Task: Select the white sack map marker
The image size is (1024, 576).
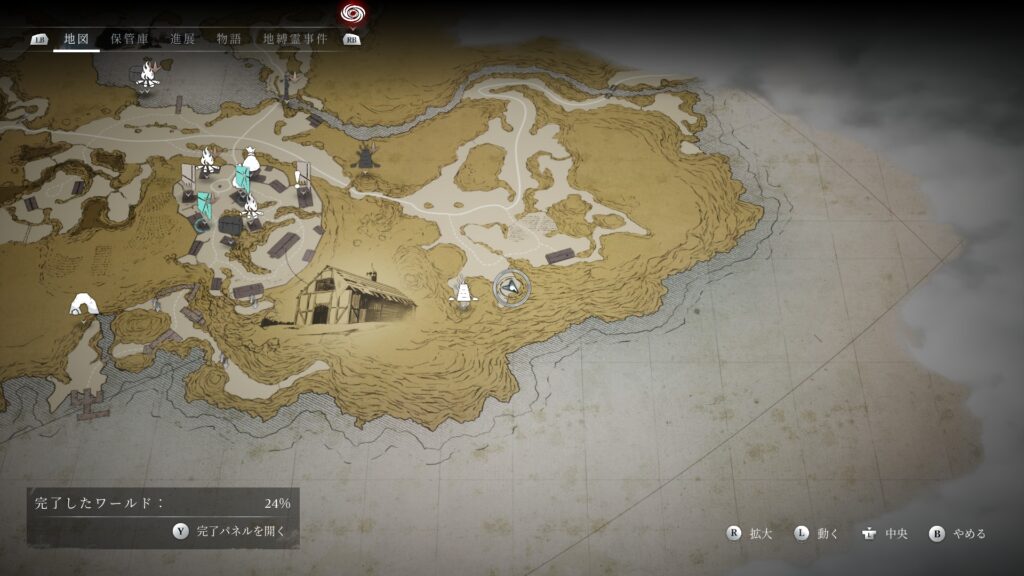Action: pyautogui.click(x=248, y=158)
